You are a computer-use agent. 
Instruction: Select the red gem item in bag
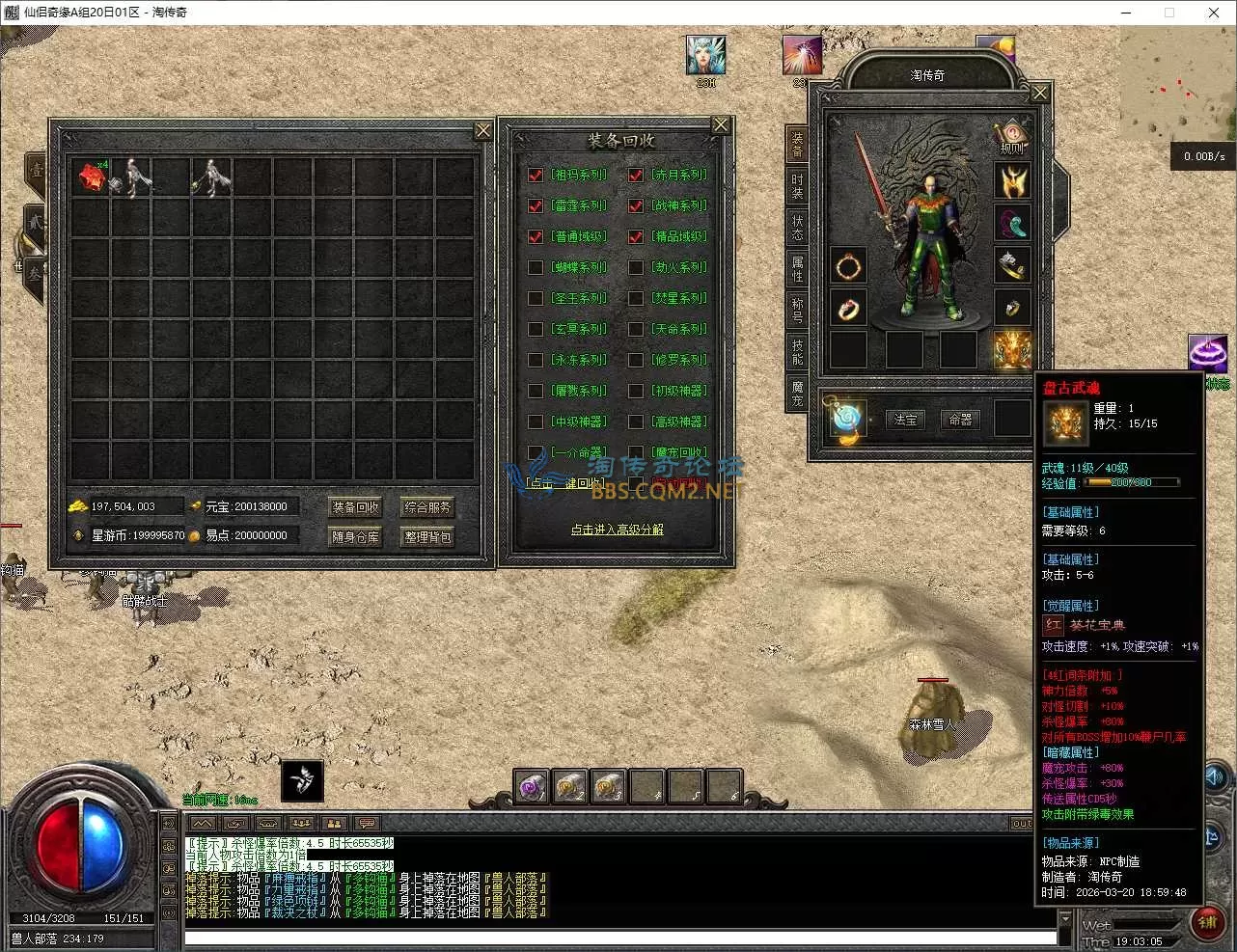pos(92,177)
